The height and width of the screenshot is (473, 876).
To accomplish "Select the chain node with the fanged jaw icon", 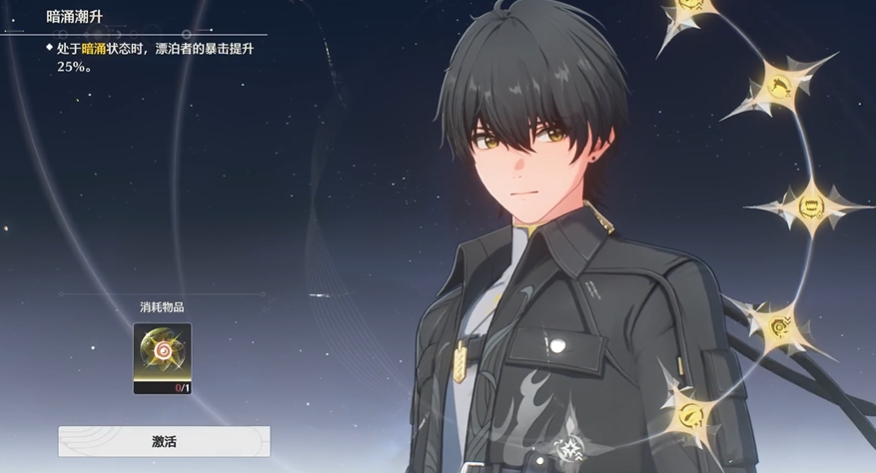I will click(x=811, y=206).
